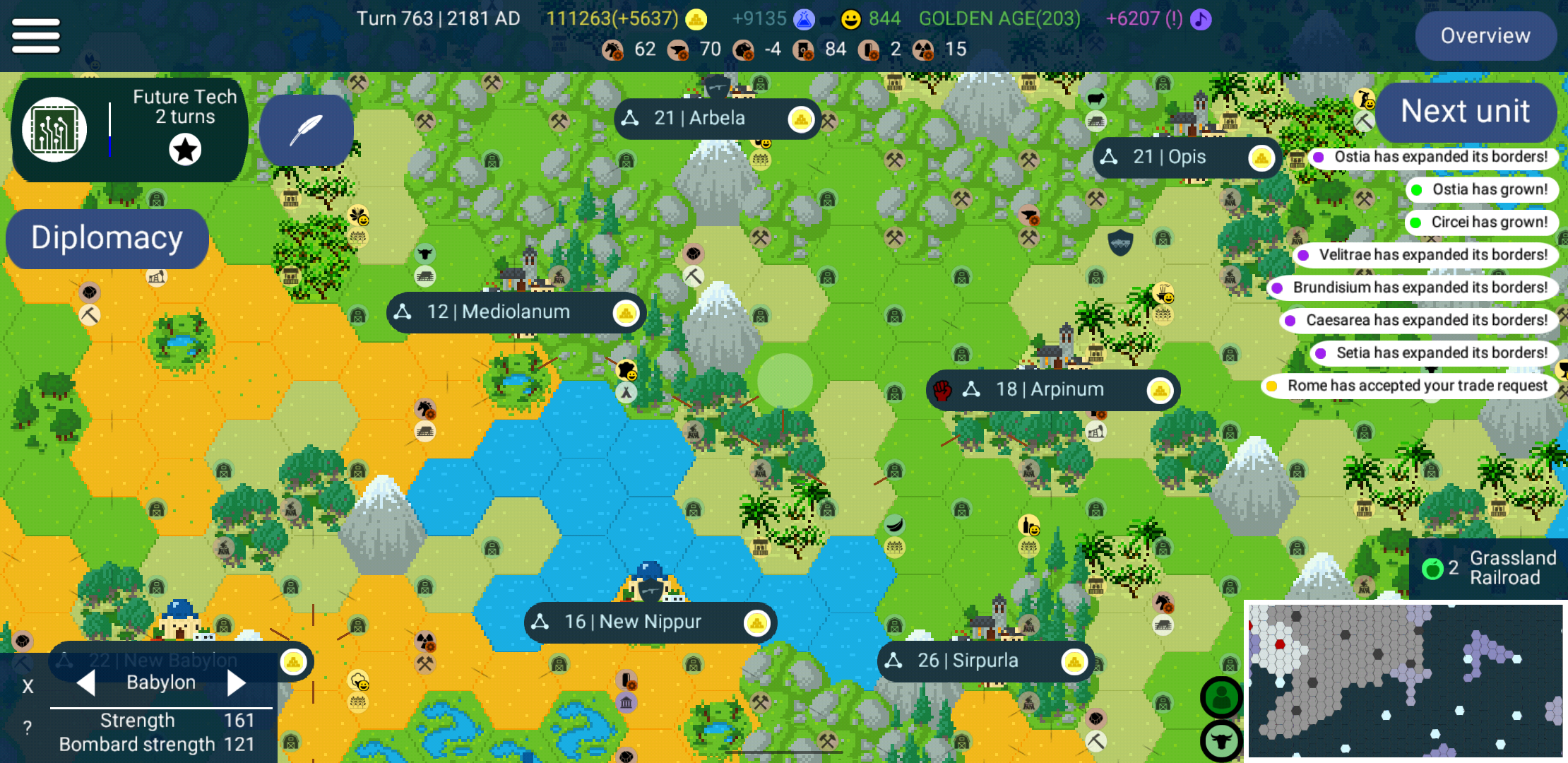Image resolution: width=1568 pixels, height=763 pixels.
Task: Toggle unit details with the question mark
Action: [27, 726]
